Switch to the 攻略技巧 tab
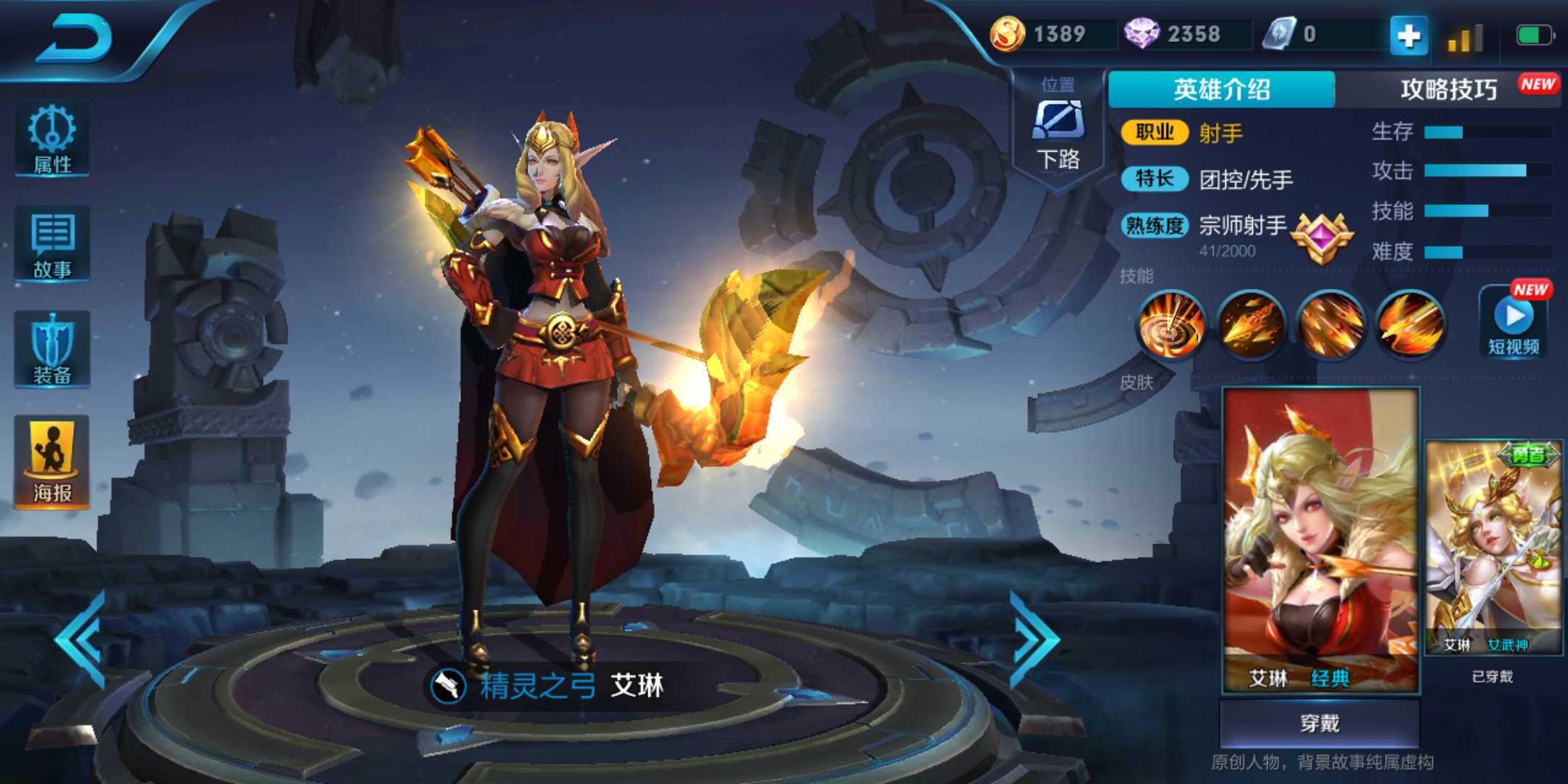Screen dimensions: 1568x784 point(1447,87)
